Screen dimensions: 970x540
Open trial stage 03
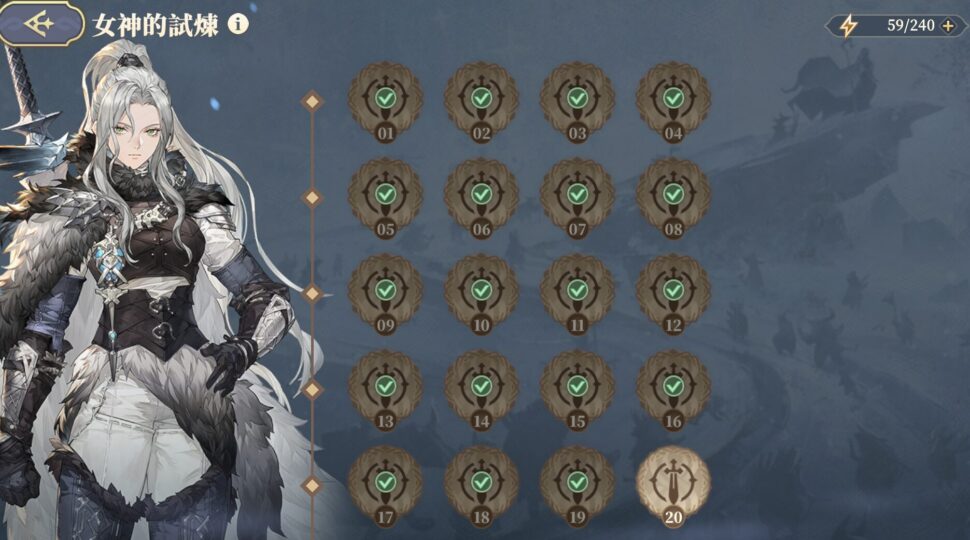click(x=577, y=100)
